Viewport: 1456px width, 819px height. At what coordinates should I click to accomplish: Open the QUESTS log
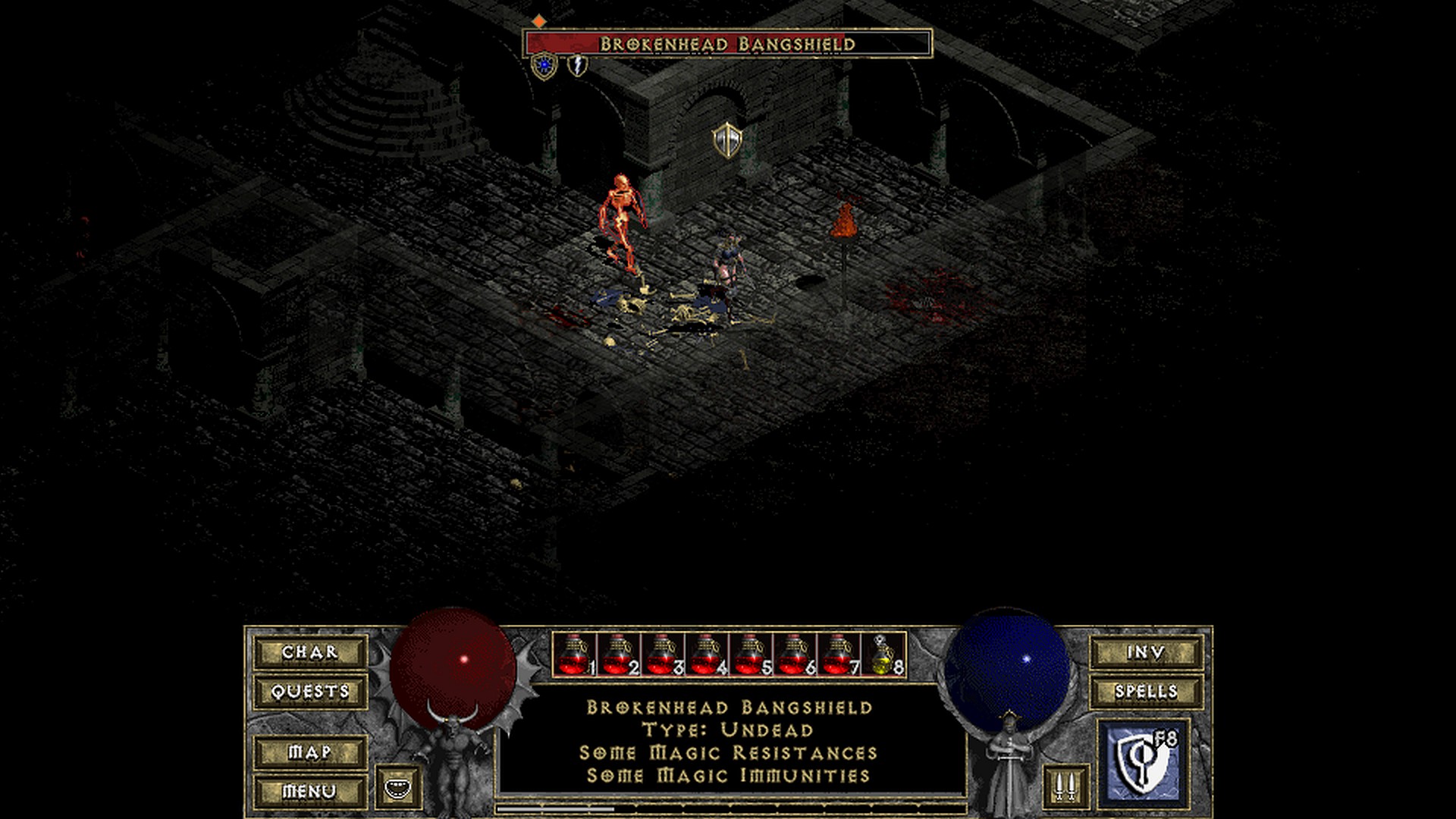310,692
